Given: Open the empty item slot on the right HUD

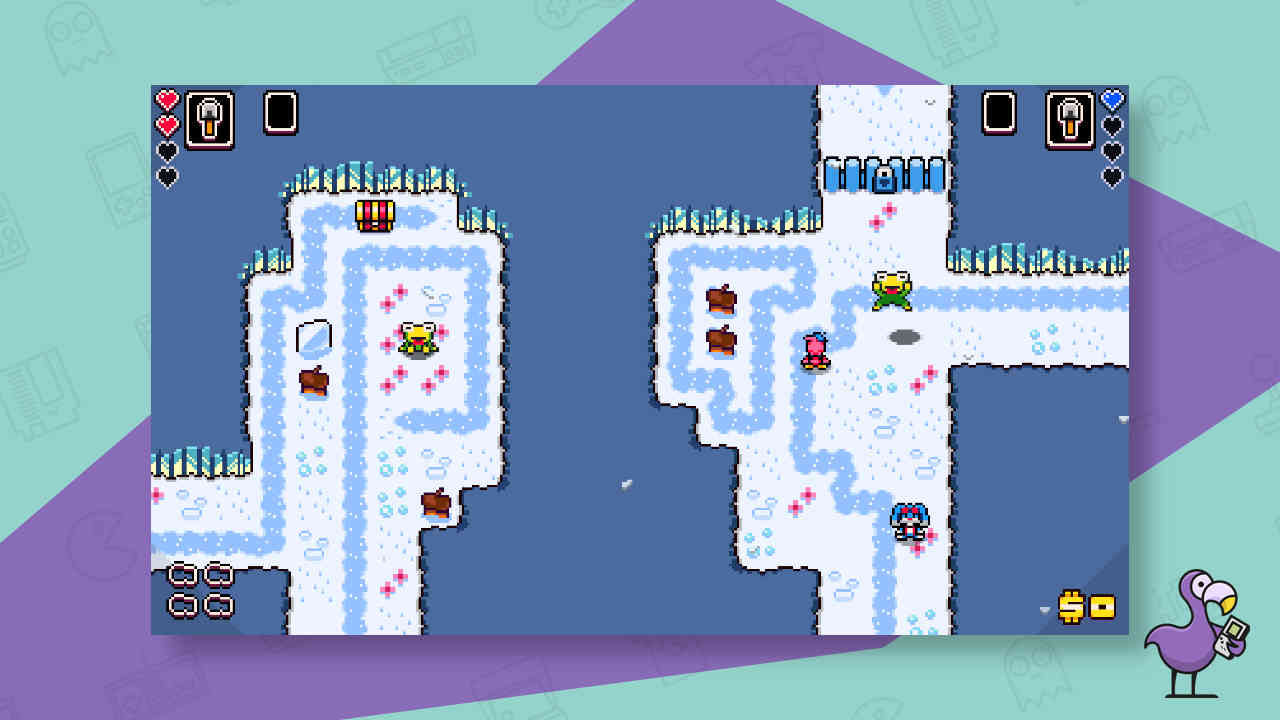Looking at the screenshot, I should tap(999, 111).
